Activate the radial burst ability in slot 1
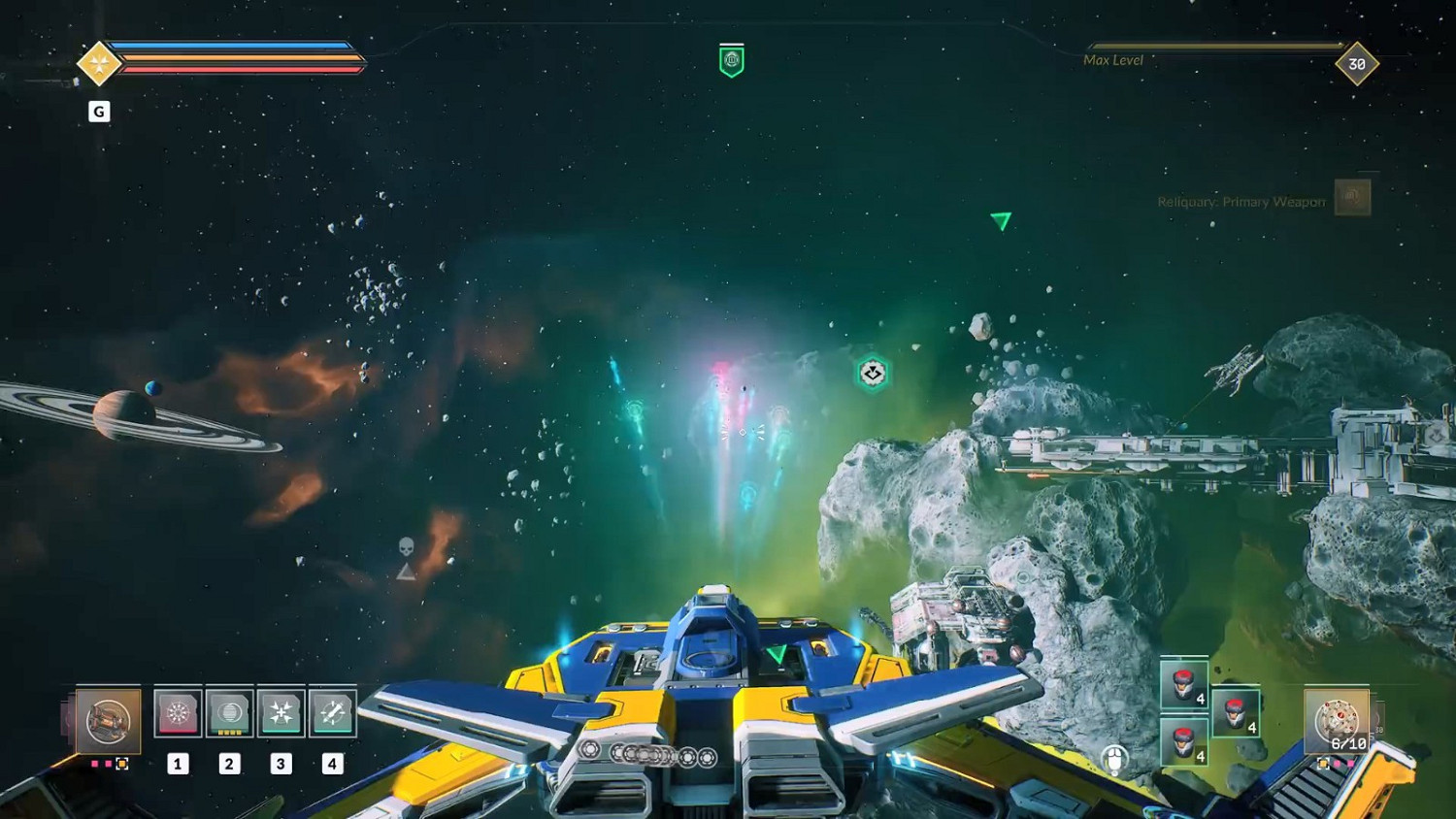The width and height of the screenshot is (1456, 819). [x=178, y=713]
